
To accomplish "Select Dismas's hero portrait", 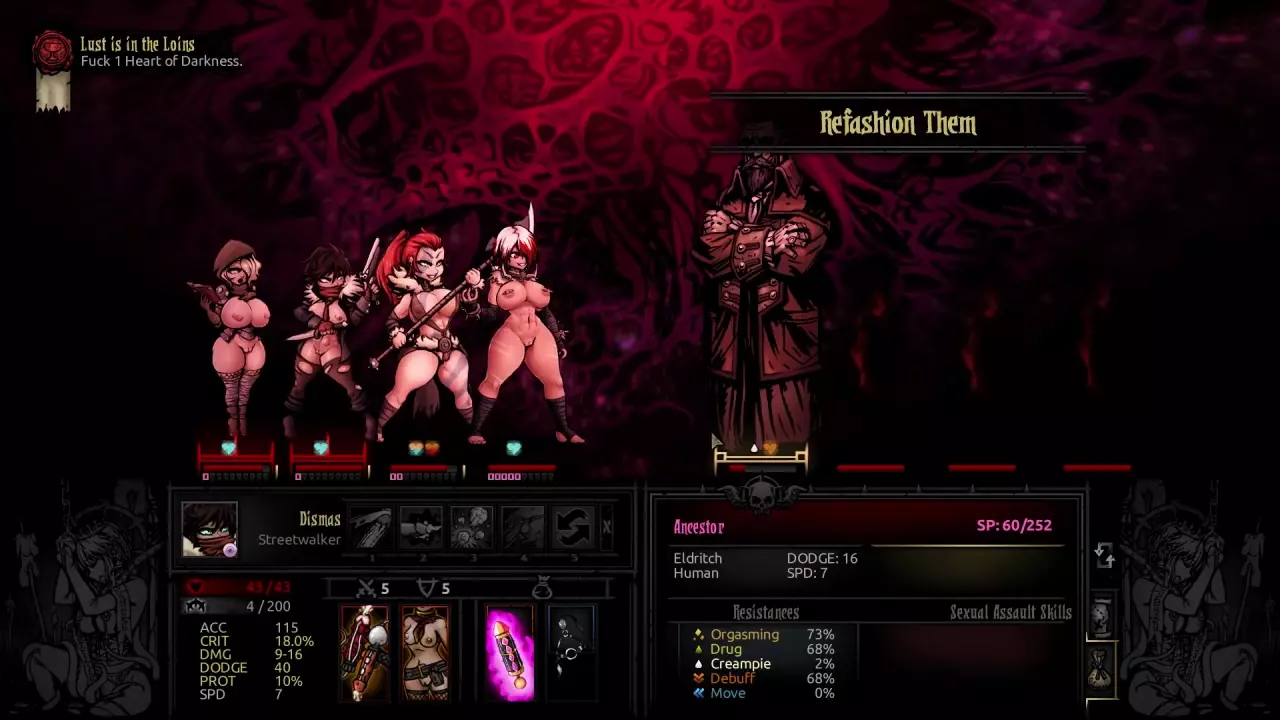I will pyautogui.click(x=209, y=528).
